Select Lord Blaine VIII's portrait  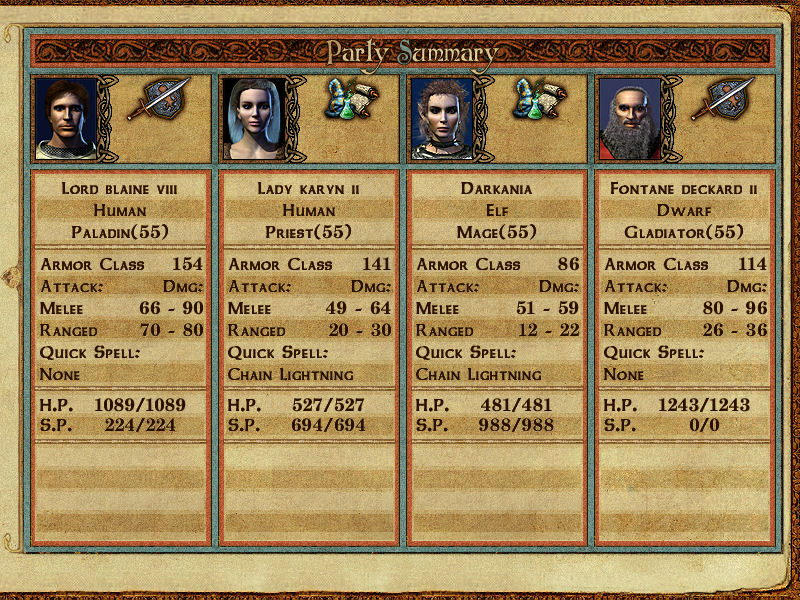pyautogui.click(x=66, y=118)
